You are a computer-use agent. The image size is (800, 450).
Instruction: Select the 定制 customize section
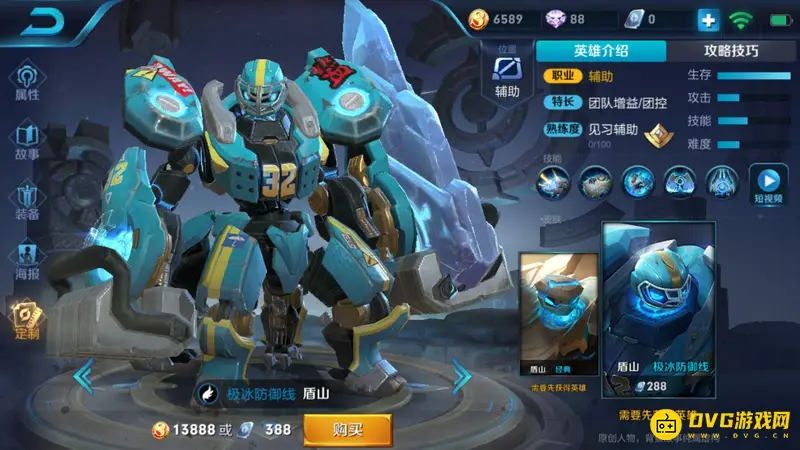27,320
